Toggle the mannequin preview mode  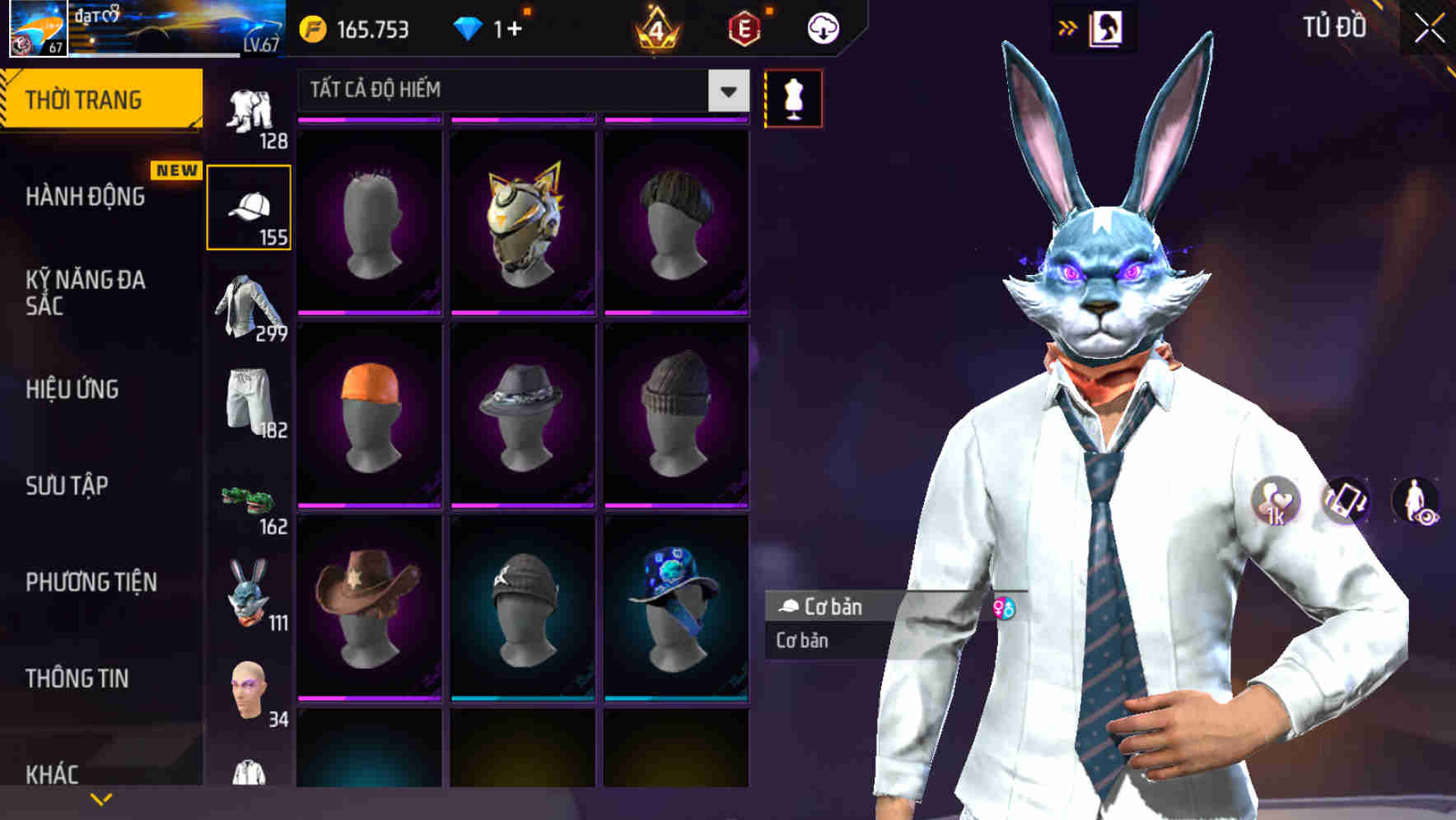[793, 97]
